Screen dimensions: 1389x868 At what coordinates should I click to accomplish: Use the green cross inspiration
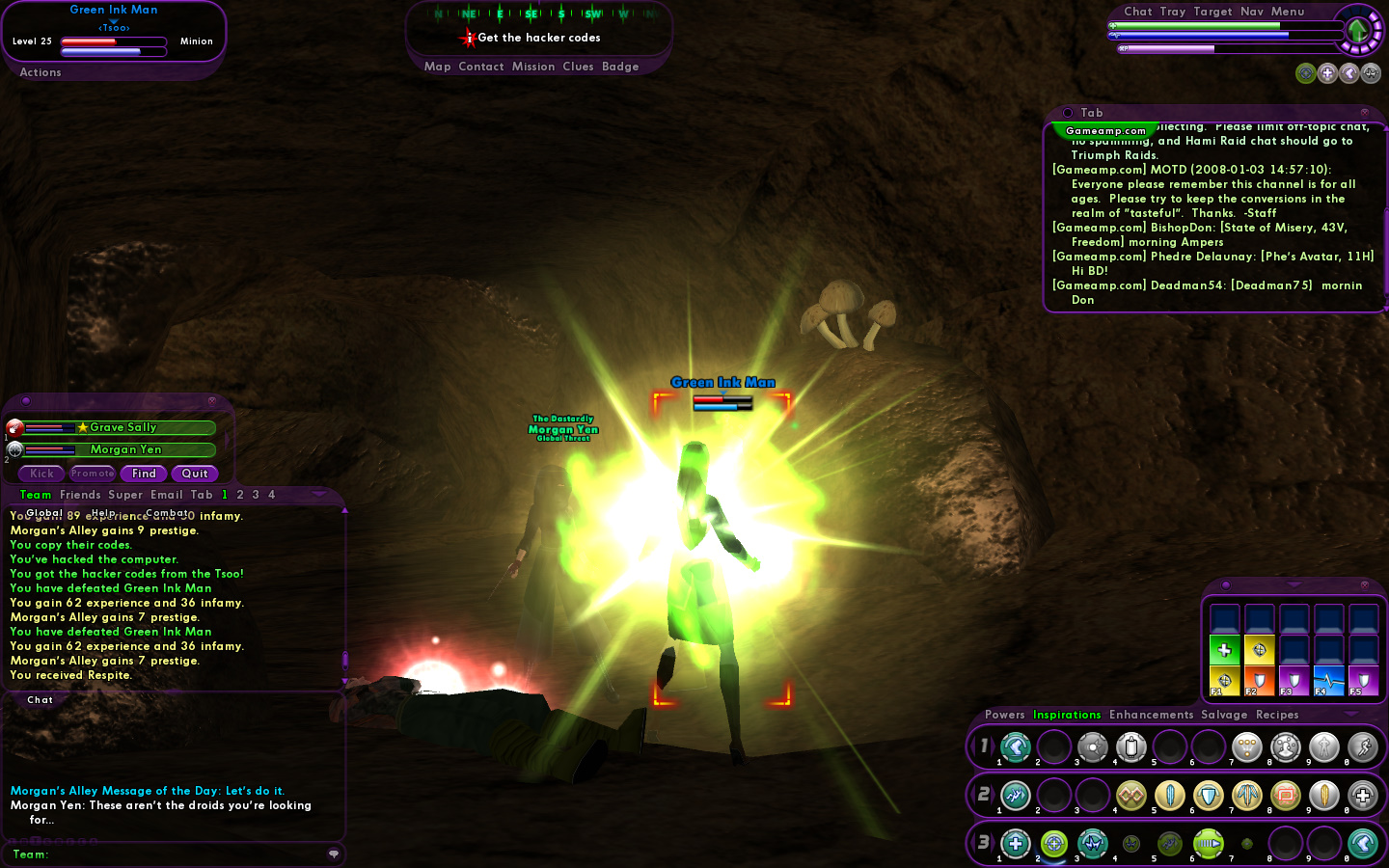pos(1224,650)
